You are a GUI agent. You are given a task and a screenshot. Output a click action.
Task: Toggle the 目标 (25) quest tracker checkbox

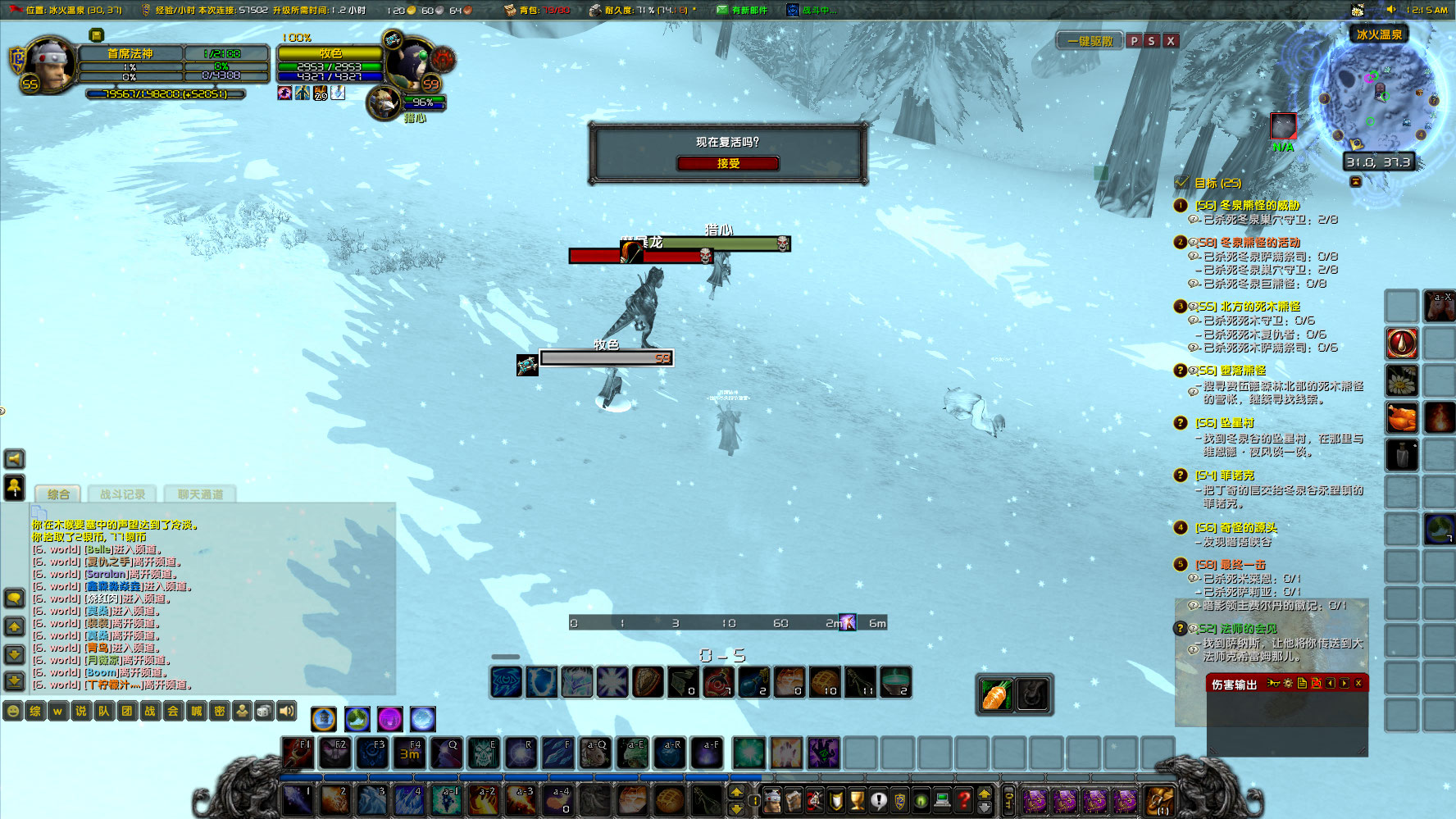[x=1181, y=183]
